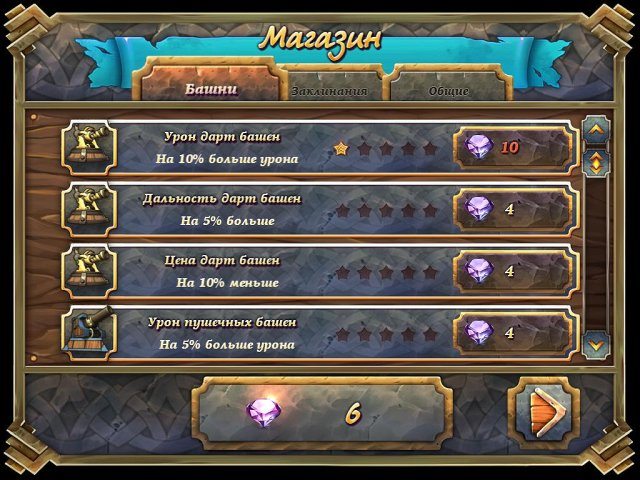
Task: Switch to the Башни tab
Action: [211, 88]
